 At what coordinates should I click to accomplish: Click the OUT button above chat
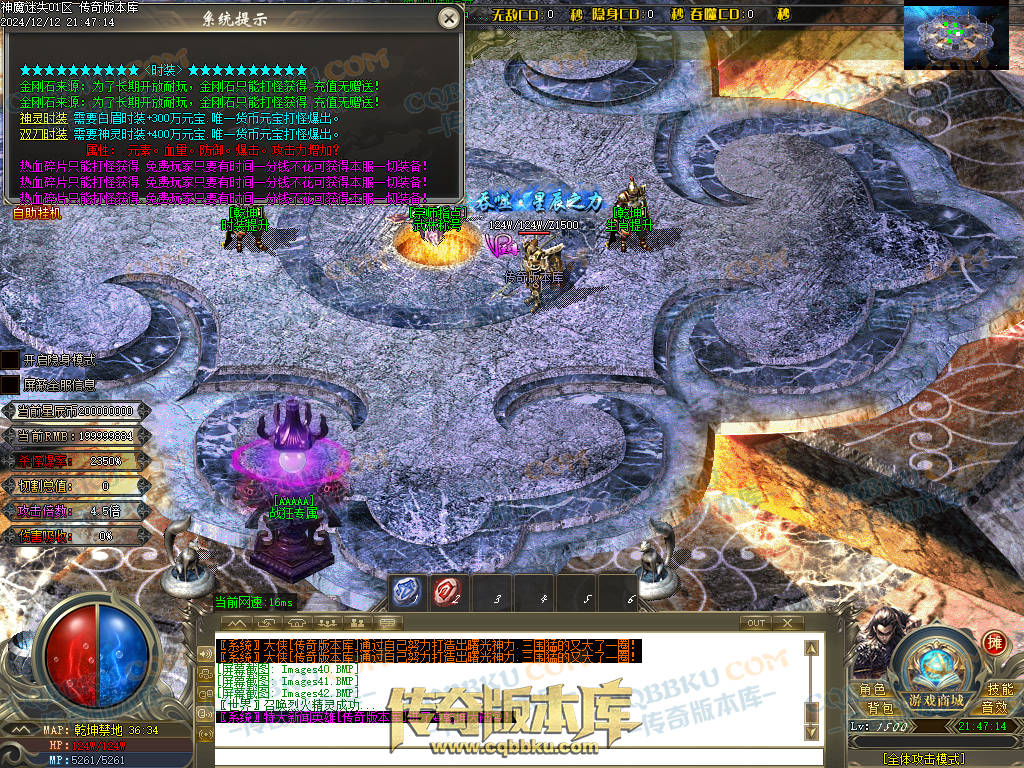click(x=757, y=623)
